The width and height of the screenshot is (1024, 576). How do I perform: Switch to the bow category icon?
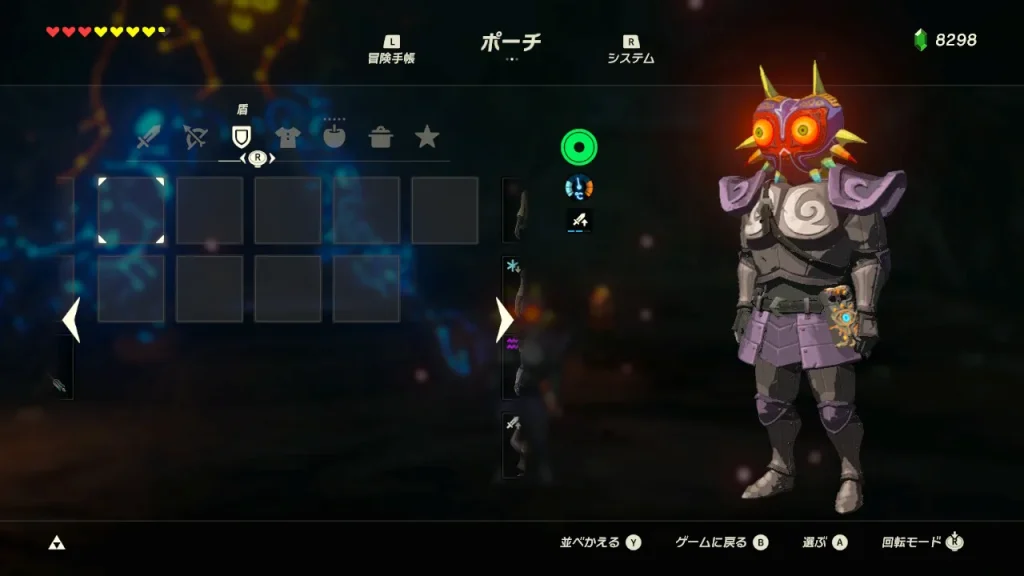195,138
